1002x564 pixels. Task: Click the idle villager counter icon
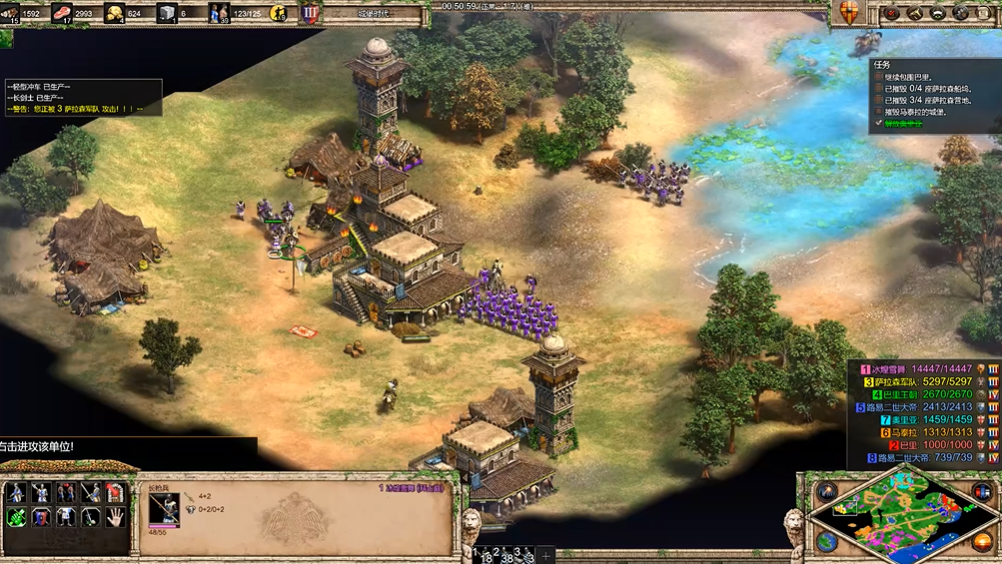click(x=279, y=13)
